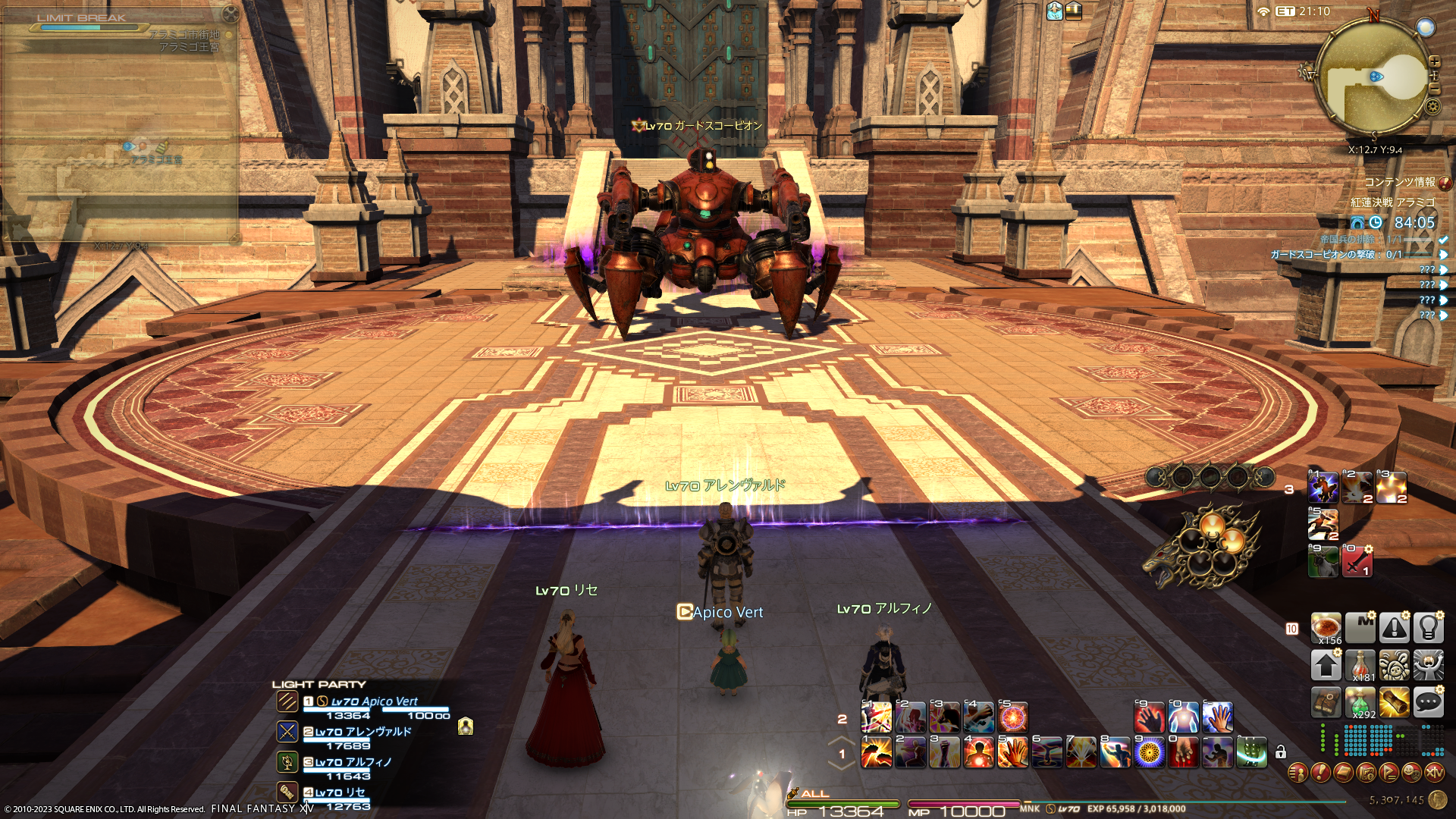
Task: Click the speech bubble chat icon
Action: pyautogui.click(x=1428, y=703)
